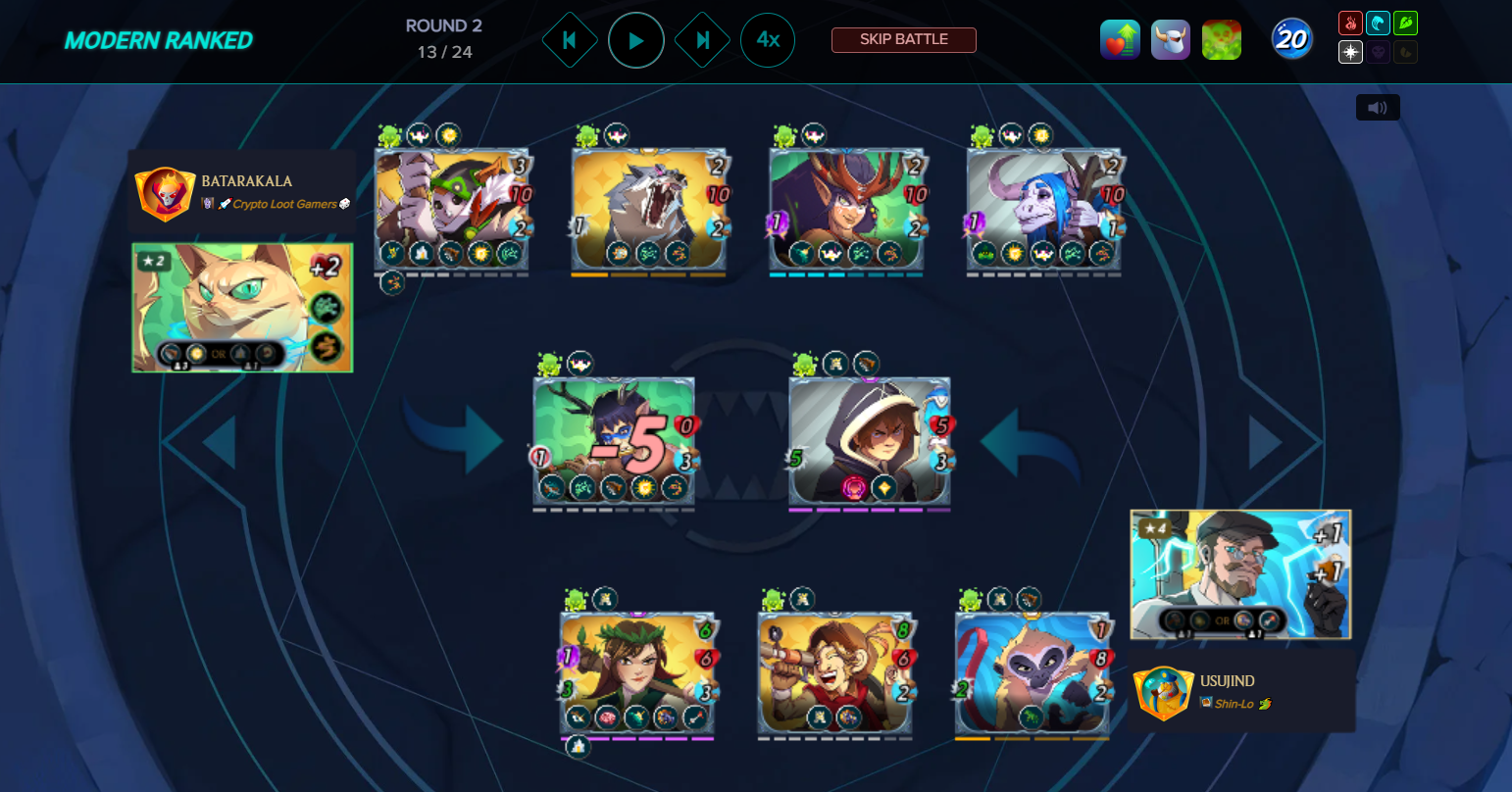Open the BATARAKALA player profile
Image resolution: width=1512 pixels, height=792 pixels.
click(246, 181)
